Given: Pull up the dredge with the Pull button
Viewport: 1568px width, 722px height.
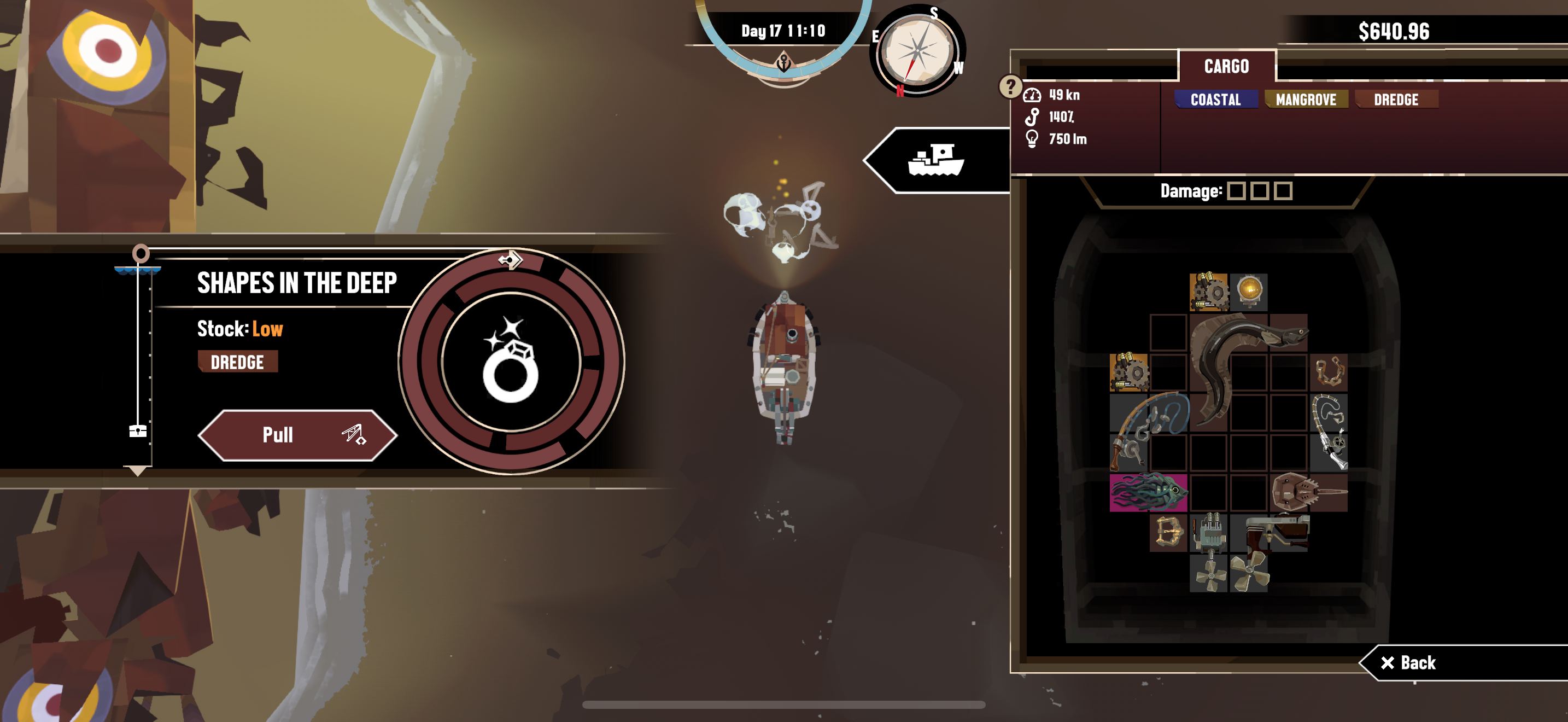Looking at the screenshot, I should click(x=297, y=435).
